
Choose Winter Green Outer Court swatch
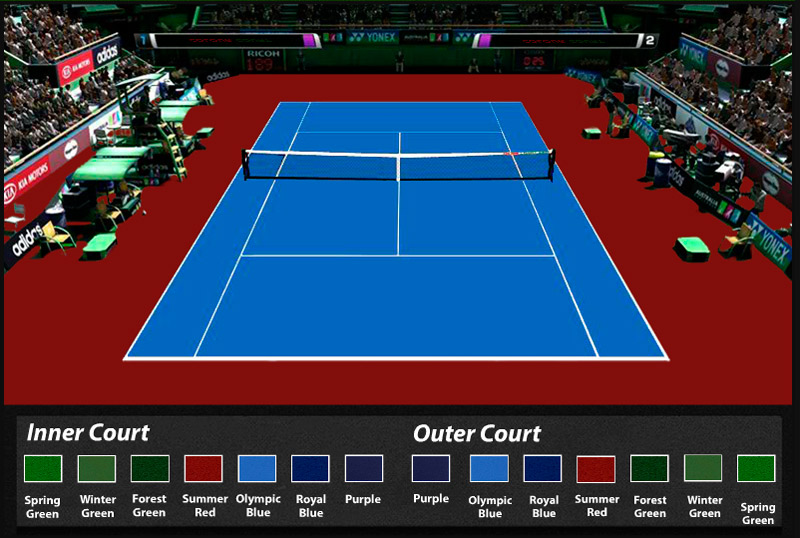(703, 468)
